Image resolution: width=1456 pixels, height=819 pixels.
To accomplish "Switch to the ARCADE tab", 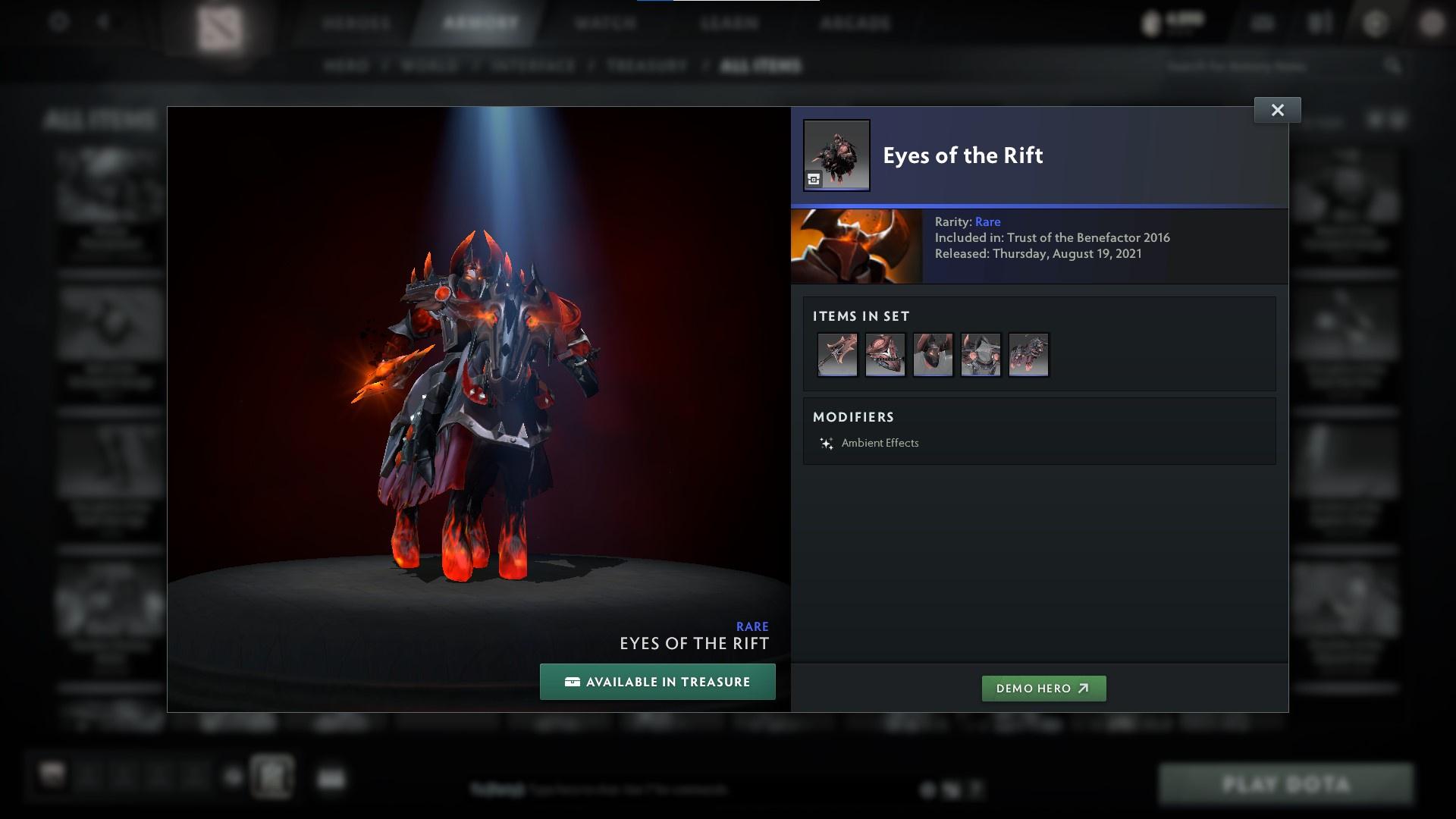I will pos(855,23).
